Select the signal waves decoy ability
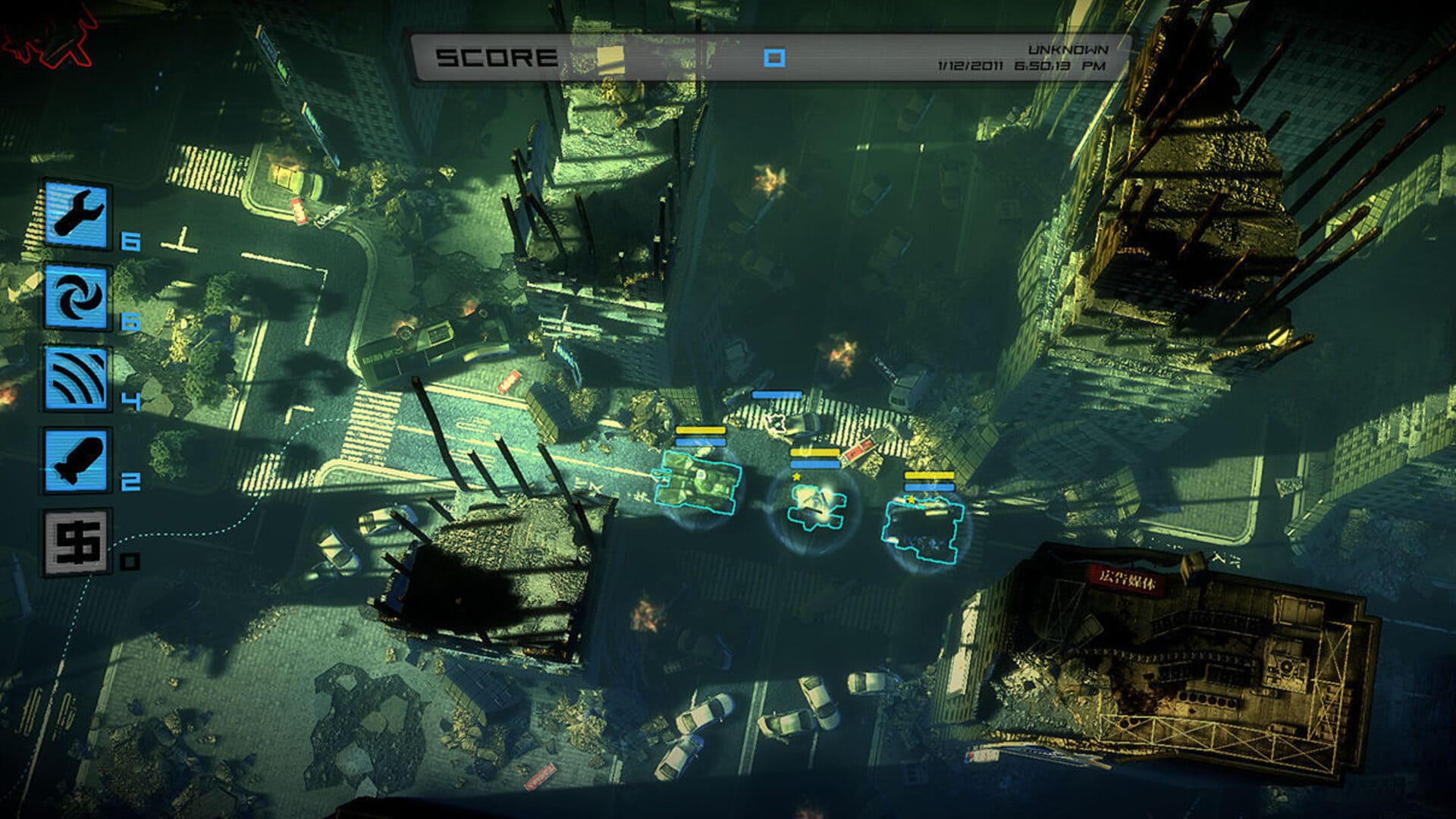The height and width of the screenshot is (819, 1456). pos(76,378)
